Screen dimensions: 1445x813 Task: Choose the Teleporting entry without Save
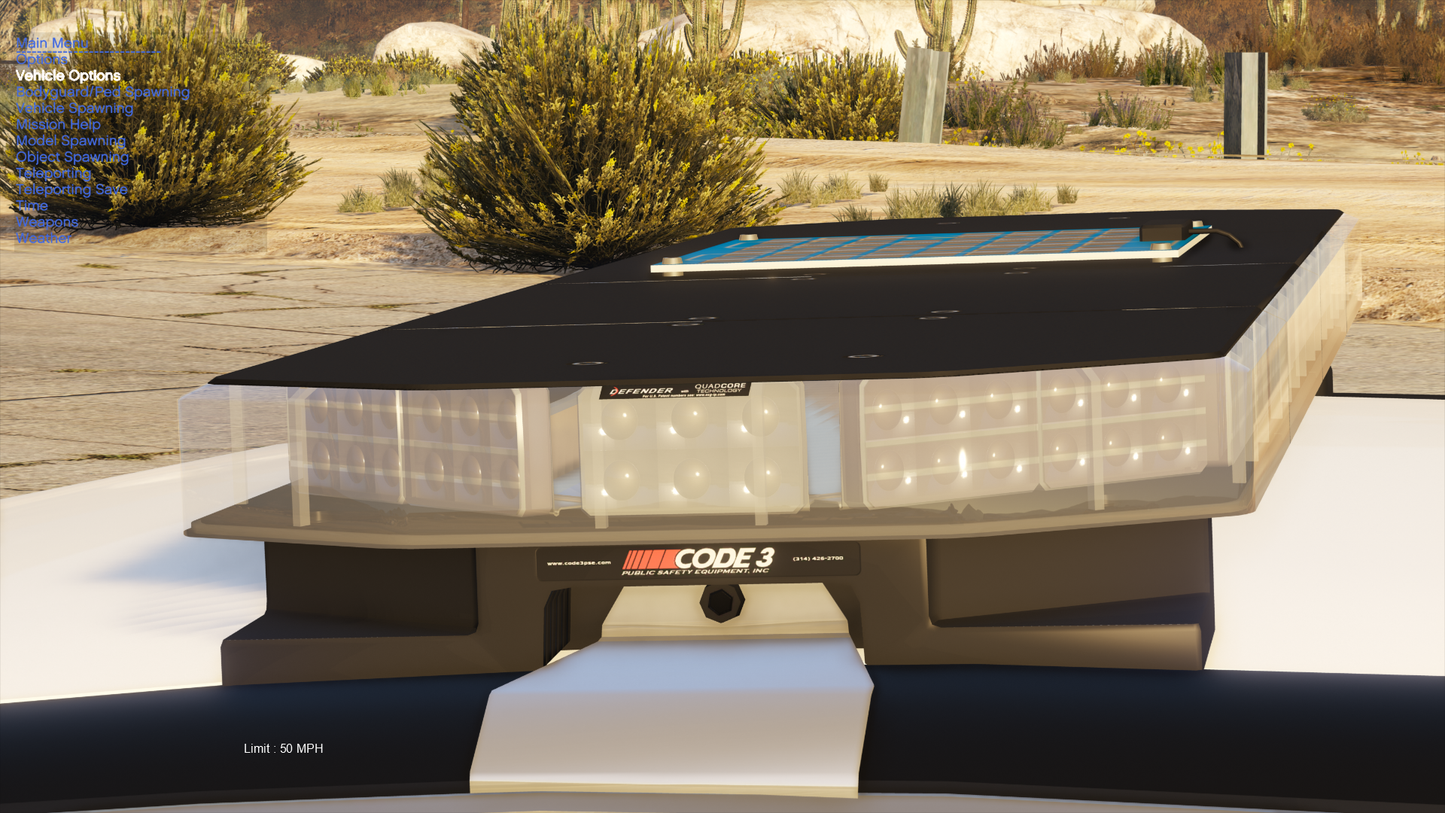54,173
